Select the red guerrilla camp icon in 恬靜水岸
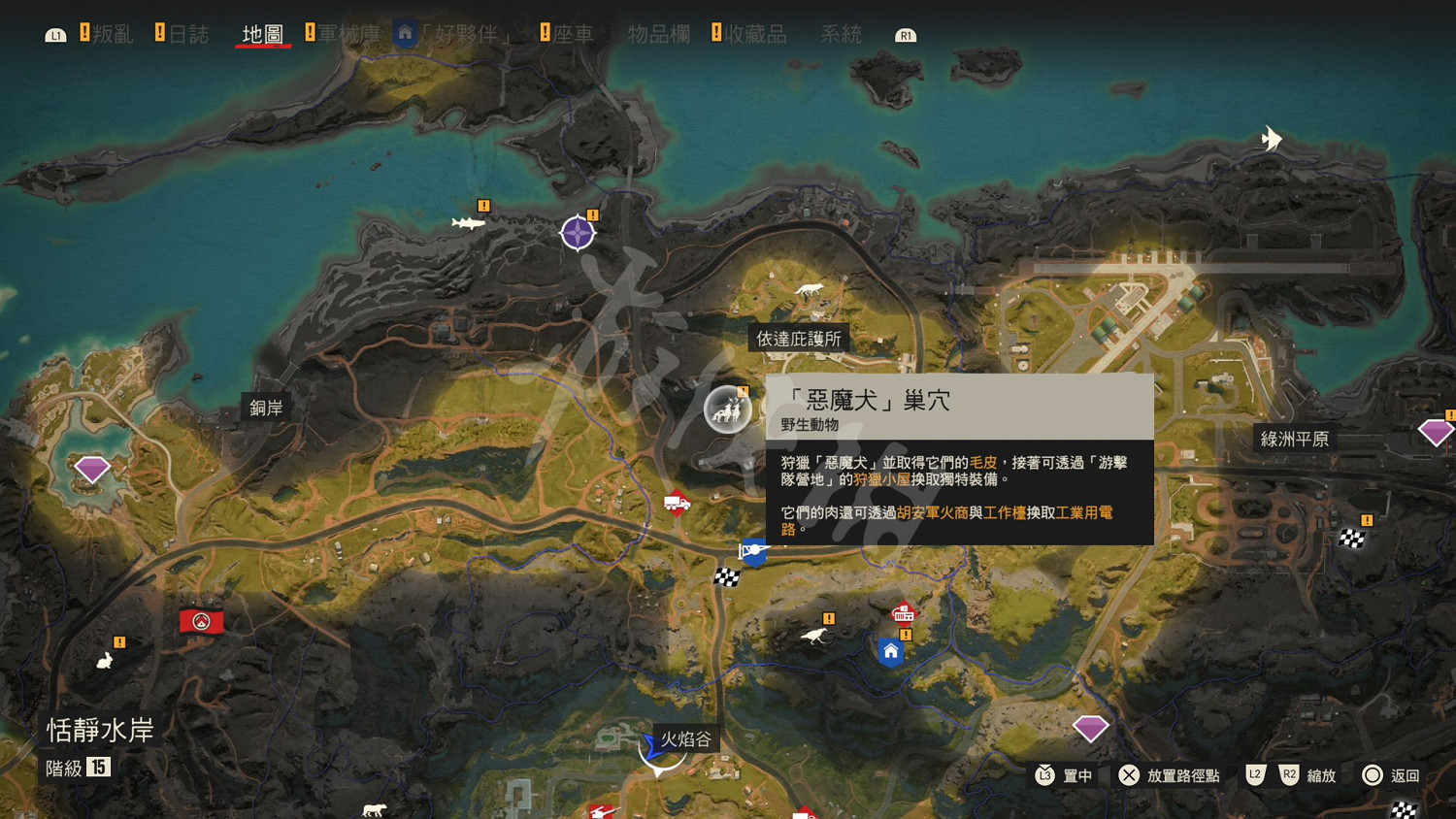 point(201,621)
